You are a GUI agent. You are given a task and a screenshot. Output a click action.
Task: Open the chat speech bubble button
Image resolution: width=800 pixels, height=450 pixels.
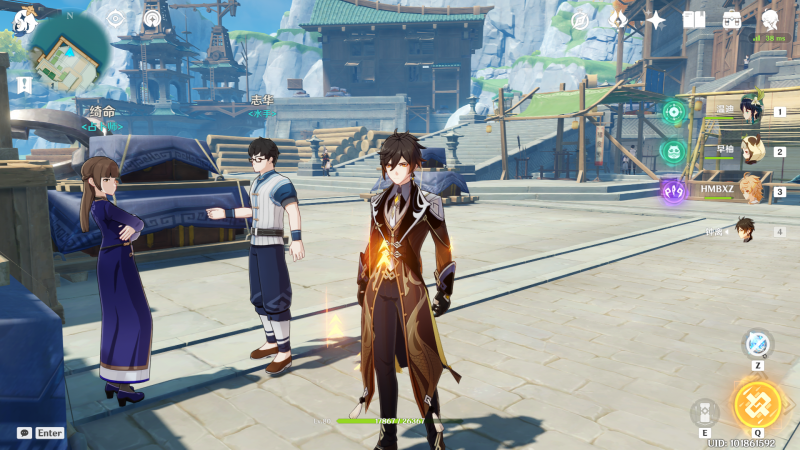click(x=24, y=433)
